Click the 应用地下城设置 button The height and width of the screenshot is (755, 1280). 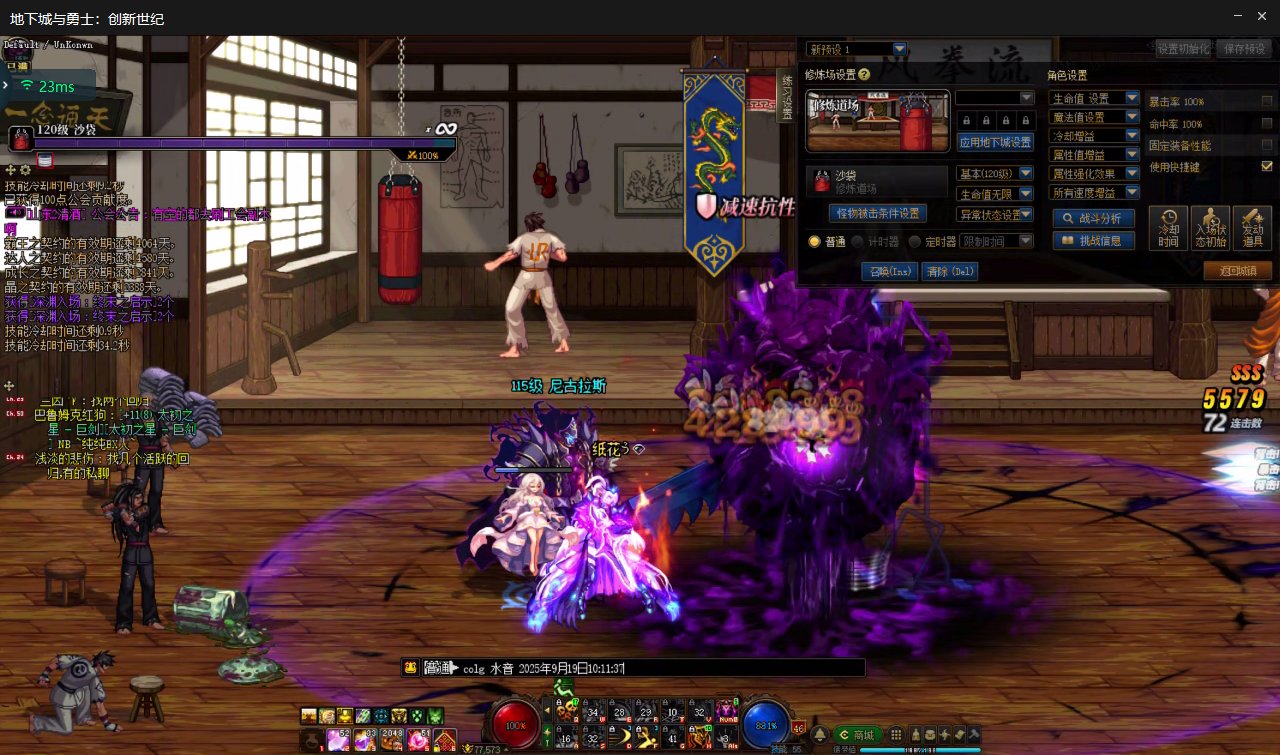pos(995,142)
